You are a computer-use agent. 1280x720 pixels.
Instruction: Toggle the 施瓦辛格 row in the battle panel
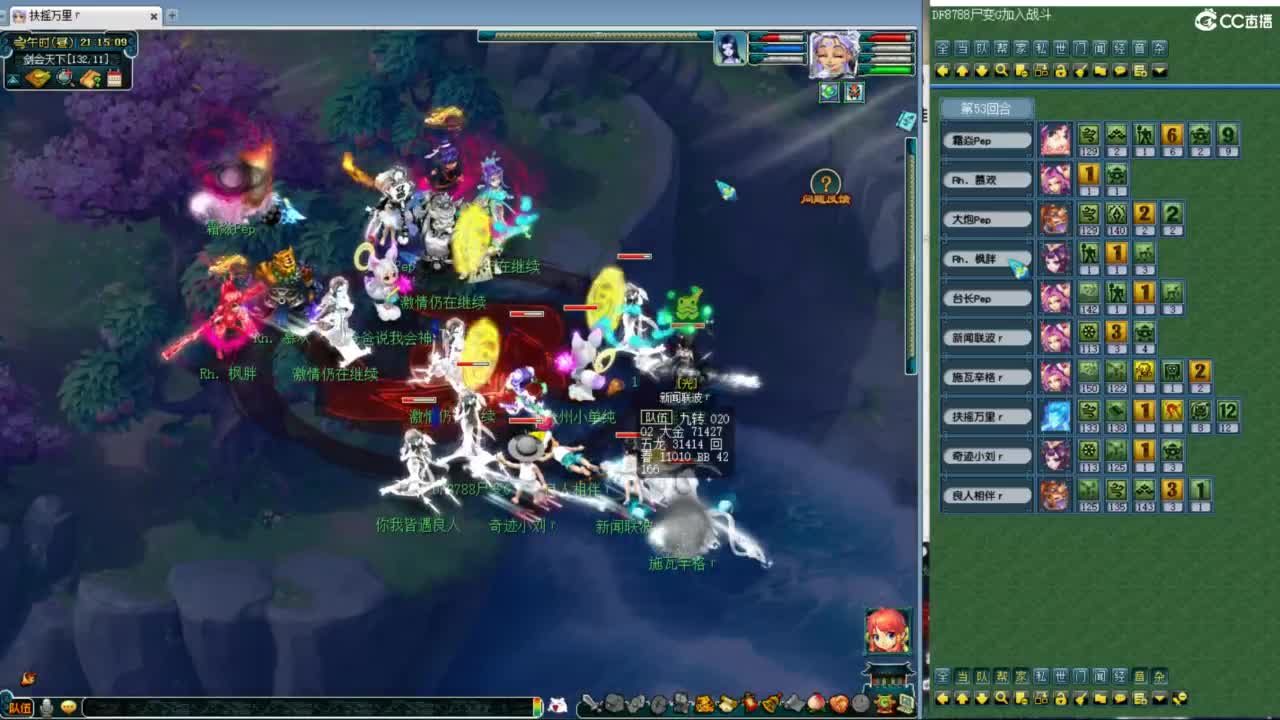tap(986, 375)
